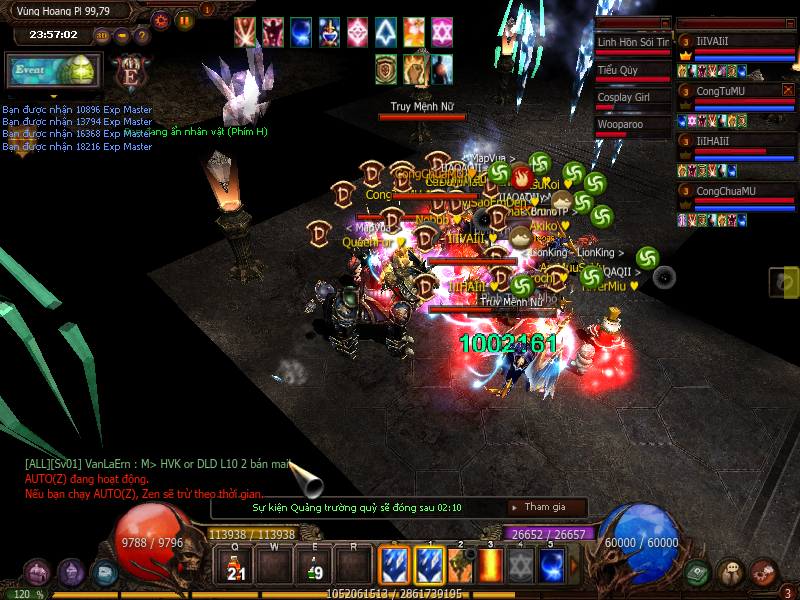Target Tiểu Qúy in the monster list

pos(633,71)
